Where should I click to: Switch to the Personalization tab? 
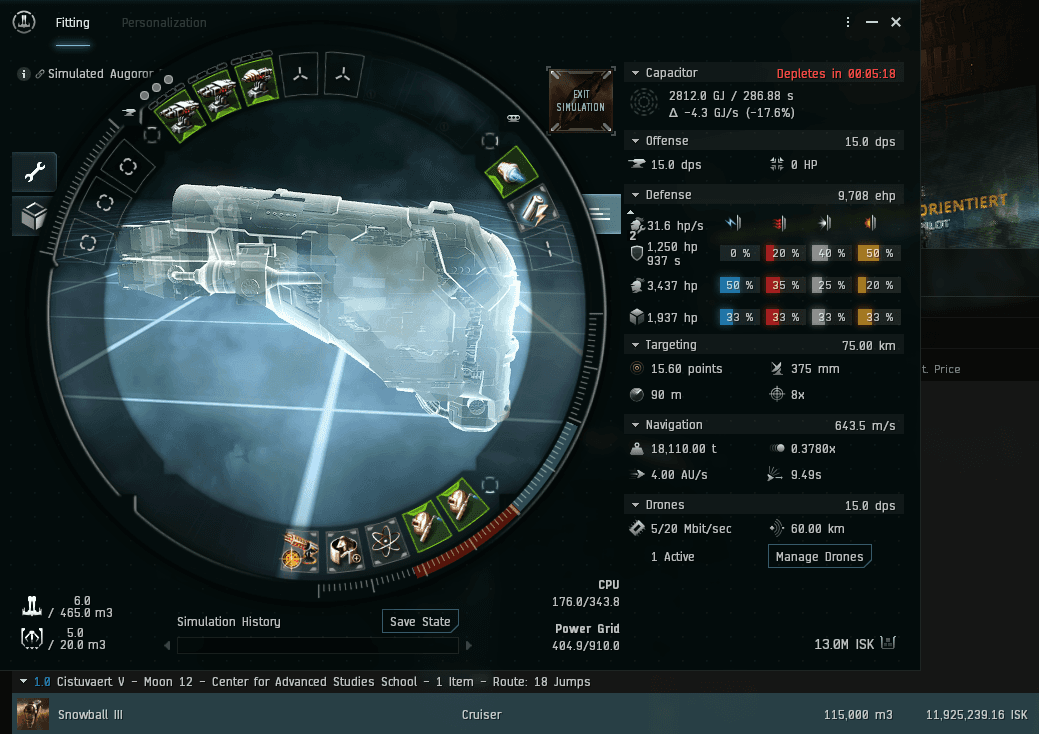(164, 23)
